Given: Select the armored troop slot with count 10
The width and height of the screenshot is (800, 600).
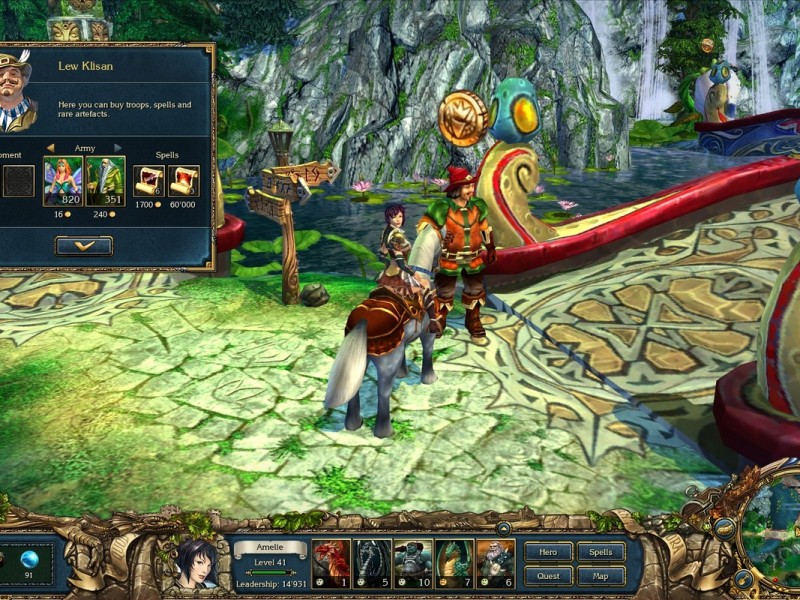Looking at the screenshot, I should (413, 563).
